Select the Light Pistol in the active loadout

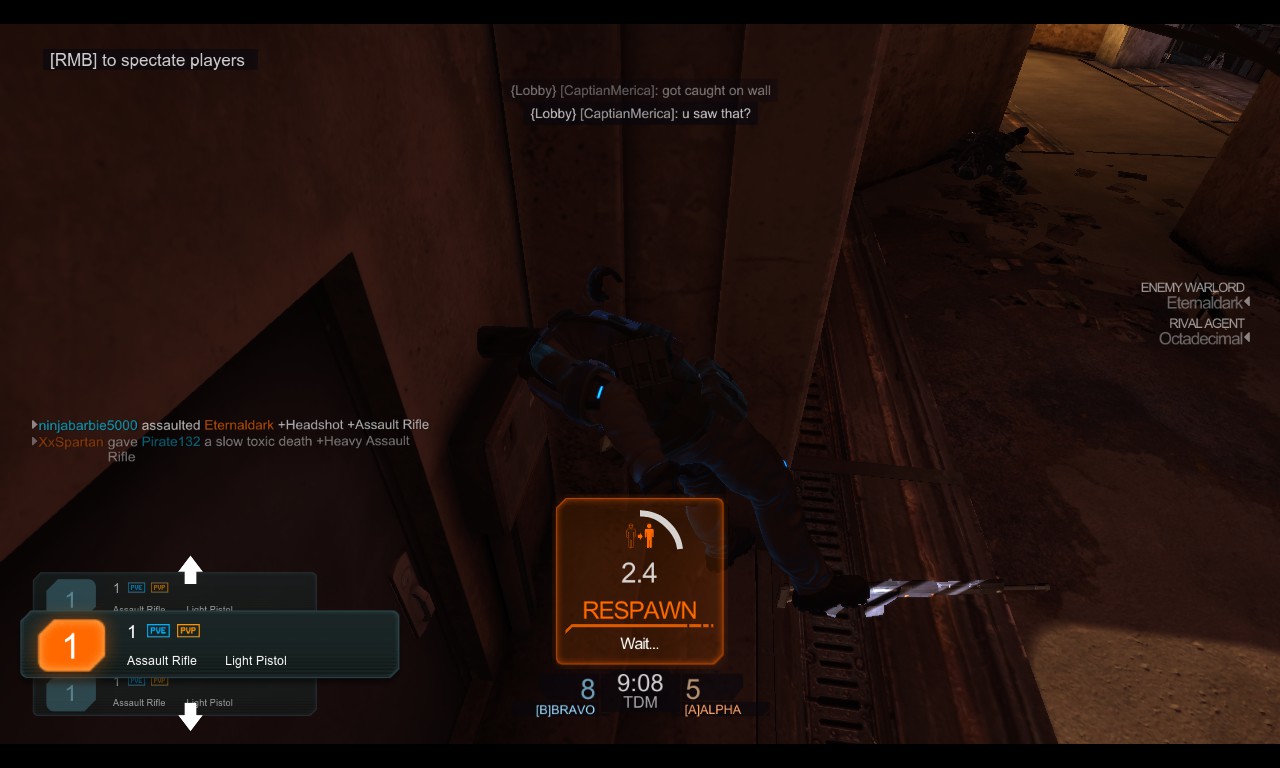click(x=255, y=661)
